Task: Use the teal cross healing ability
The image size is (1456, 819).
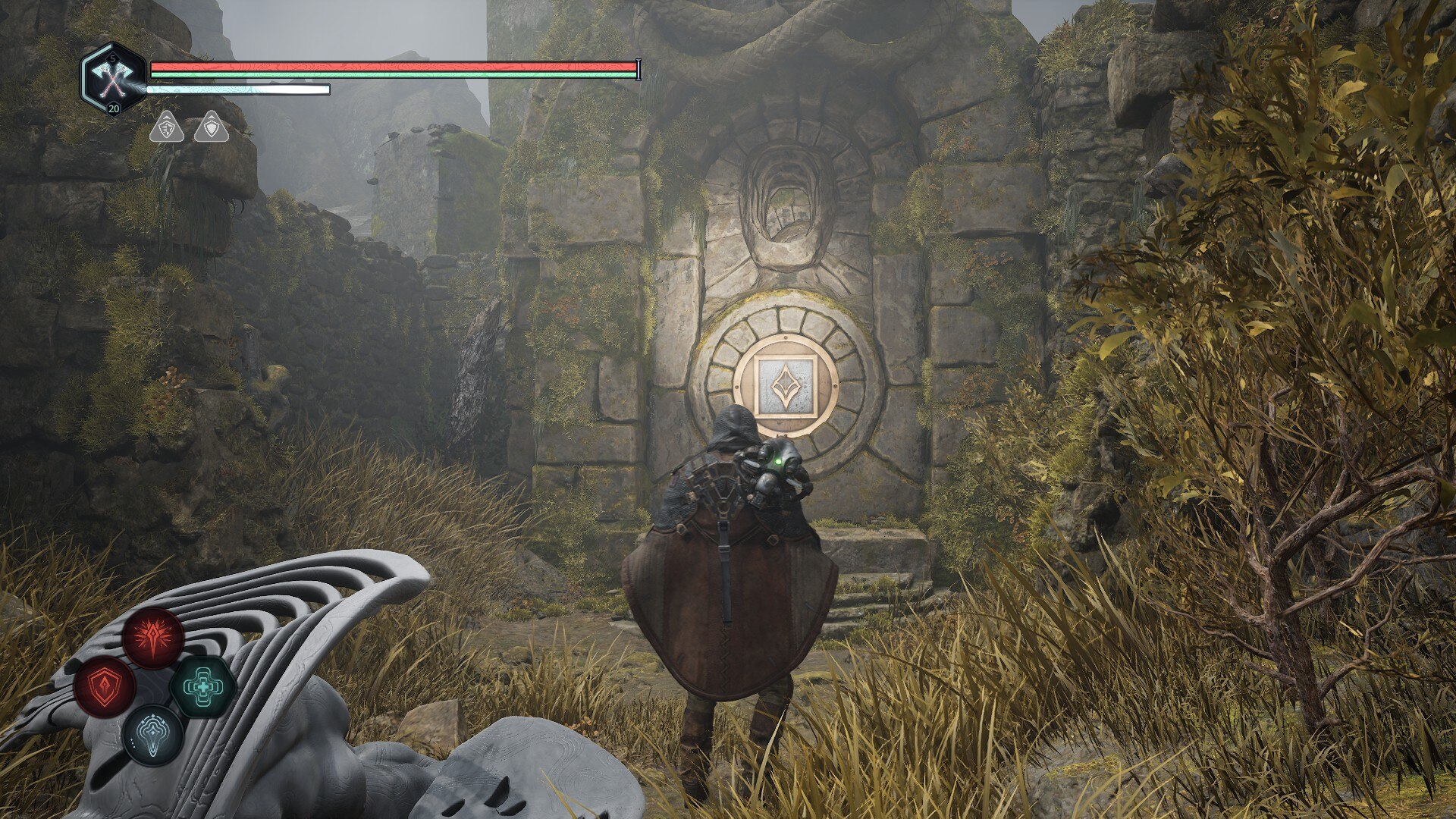Action: click(202, 687)
